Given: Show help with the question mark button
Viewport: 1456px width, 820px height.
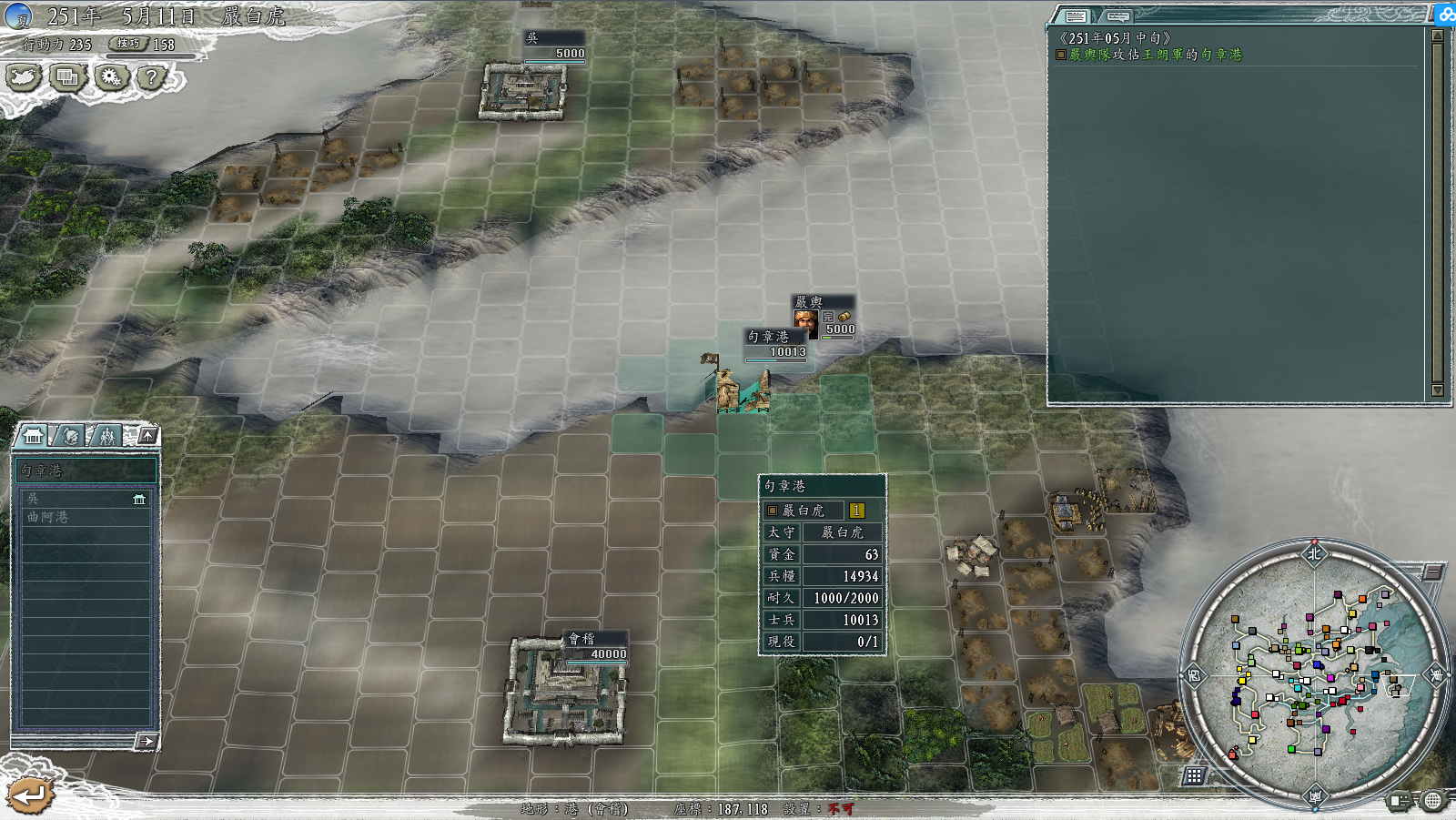Looking at the screenshot, I should tap(151, 78).
